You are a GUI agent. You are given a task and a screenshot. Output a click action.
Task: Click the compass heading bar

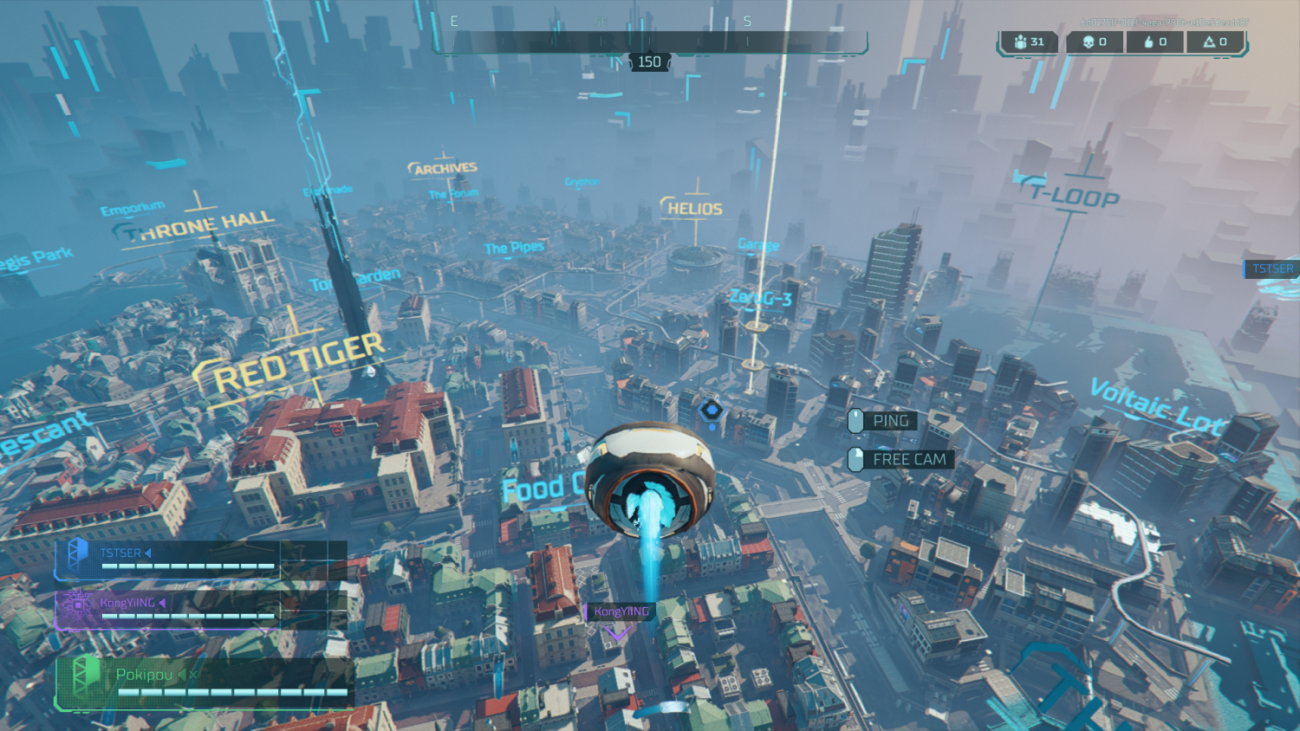click(x=650, y=42)
